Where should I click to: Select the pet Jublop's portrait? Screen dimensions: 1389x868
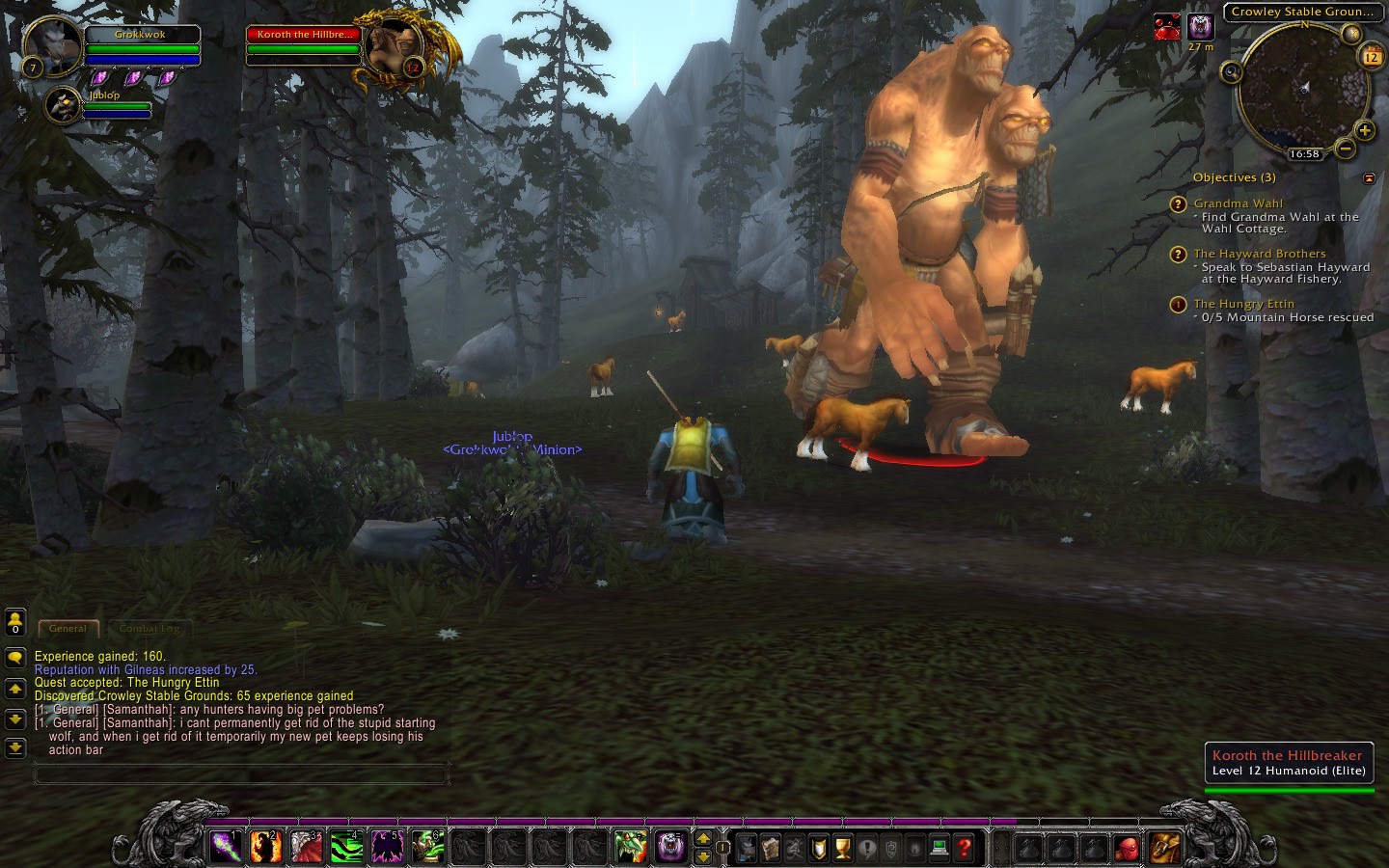tap(63, 104)
